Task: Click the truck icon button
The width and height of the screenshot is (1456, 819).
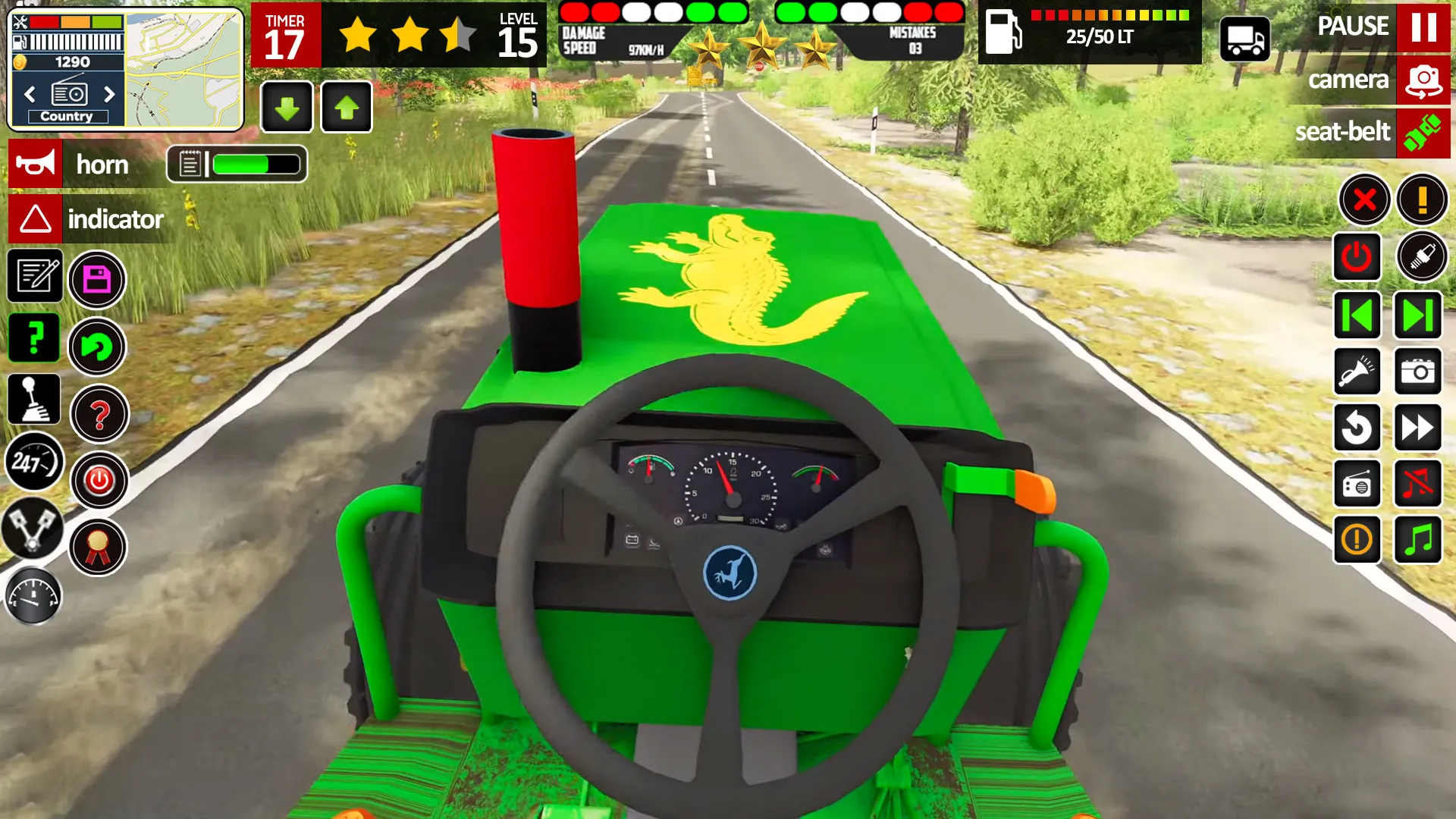Action: (1244, 39)
